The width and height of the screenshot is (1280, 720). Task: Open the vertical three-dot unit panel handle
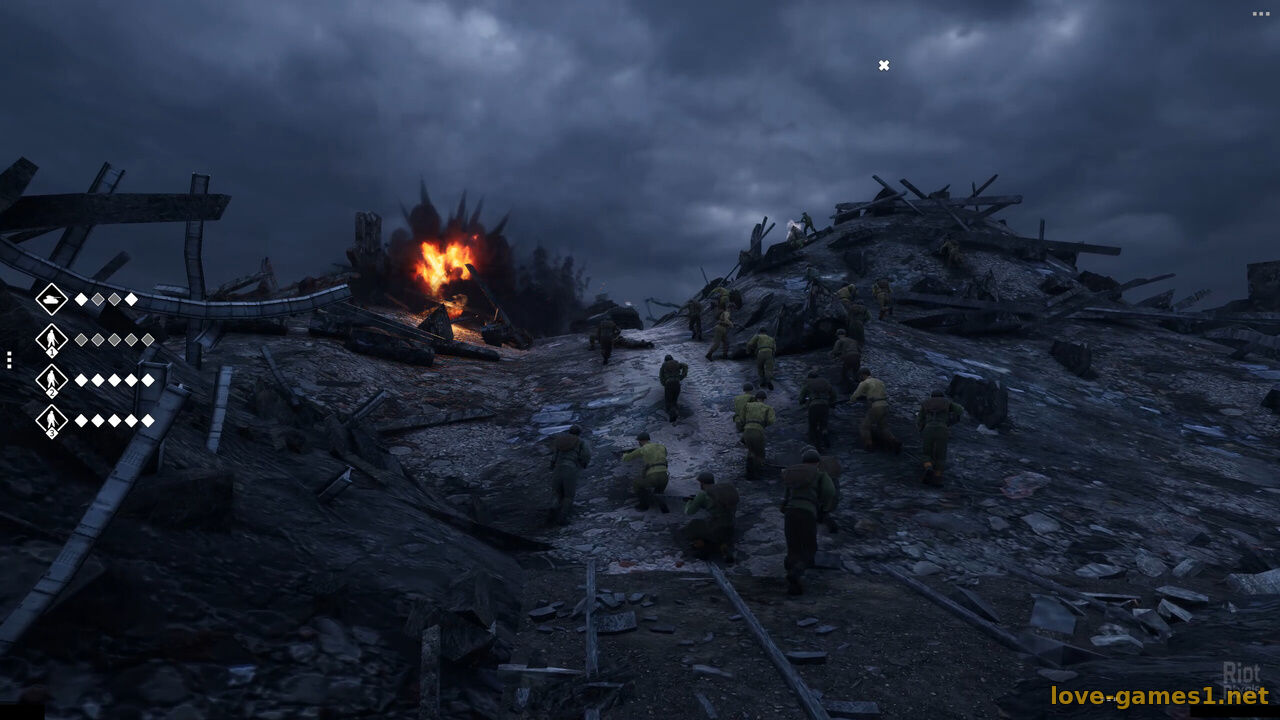click(x=9, y=360)
